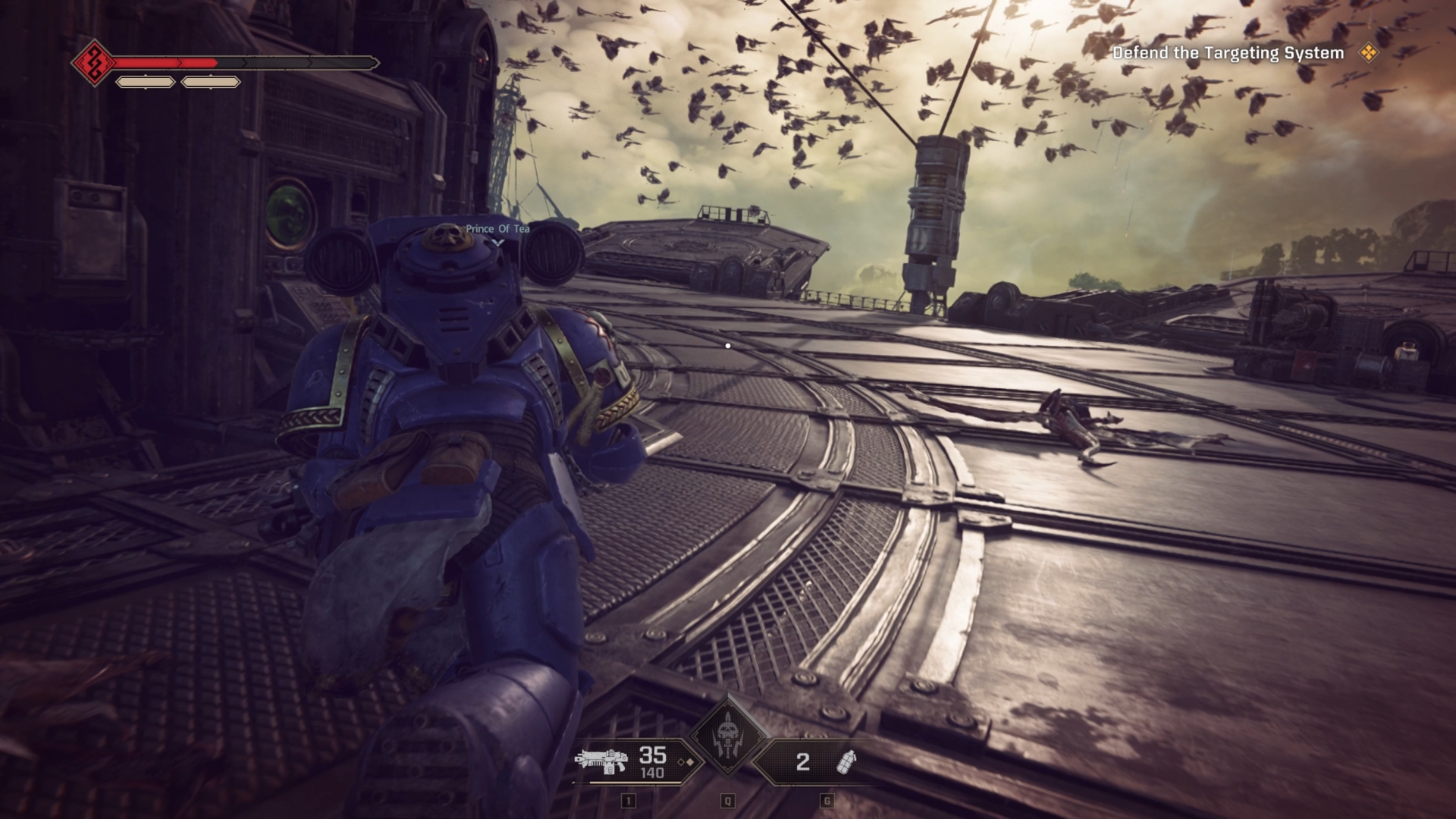1456x819 pixels.
Task: Click the '1' weapon keybind box
Action: (629, 800)
